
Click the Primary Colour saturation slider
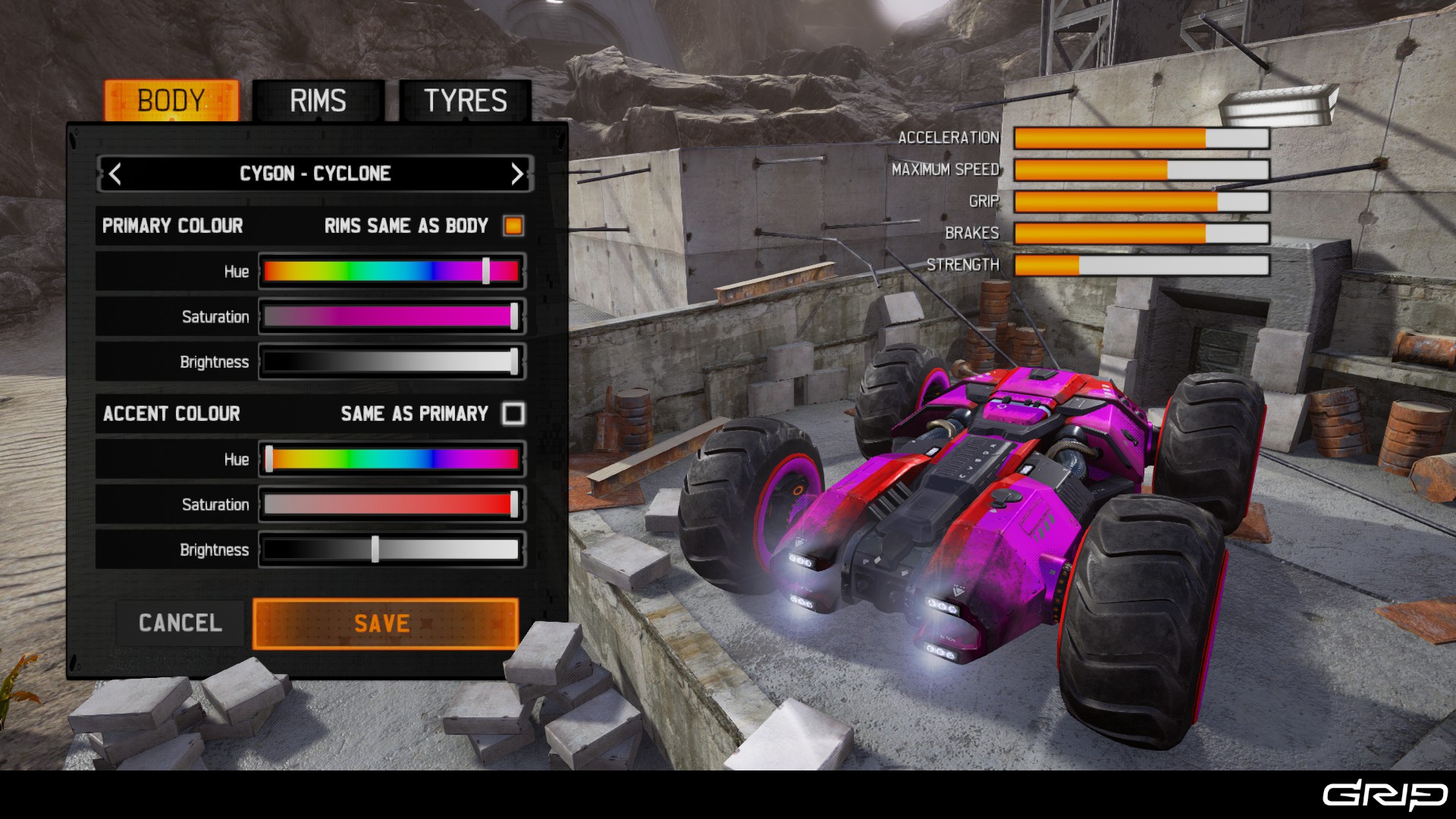(391, 317)
